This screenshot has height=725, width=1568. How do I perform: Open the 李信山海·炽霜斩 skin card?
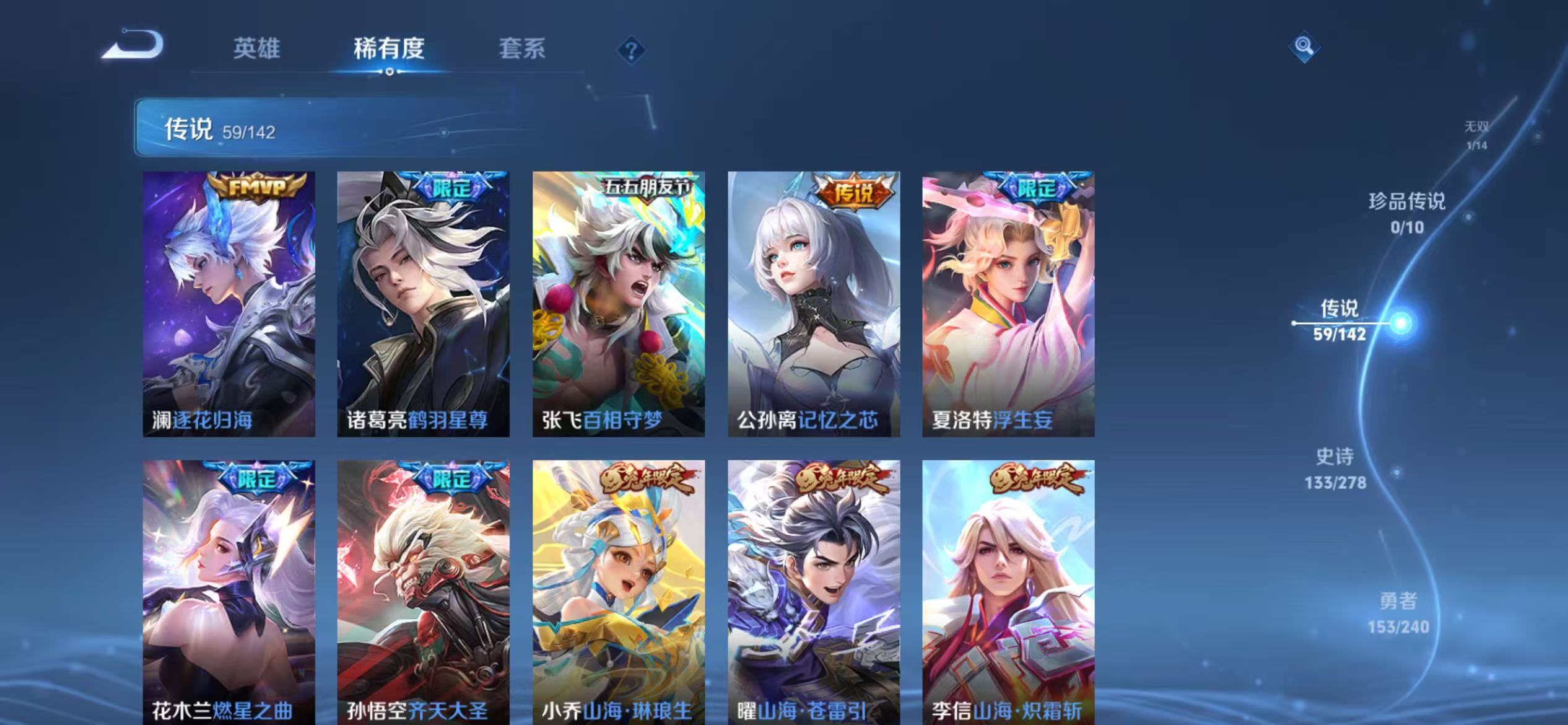tap(1009, 589)
